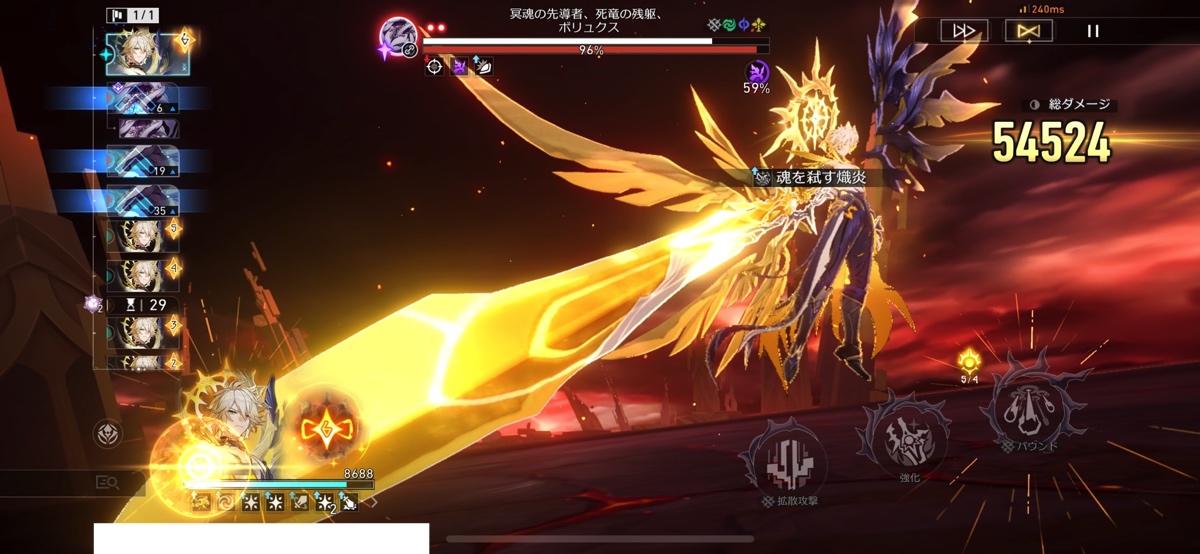The image size is (1200, 554).
Task: Open the battle details magnifier button
Action: click(x=108, y=483)
